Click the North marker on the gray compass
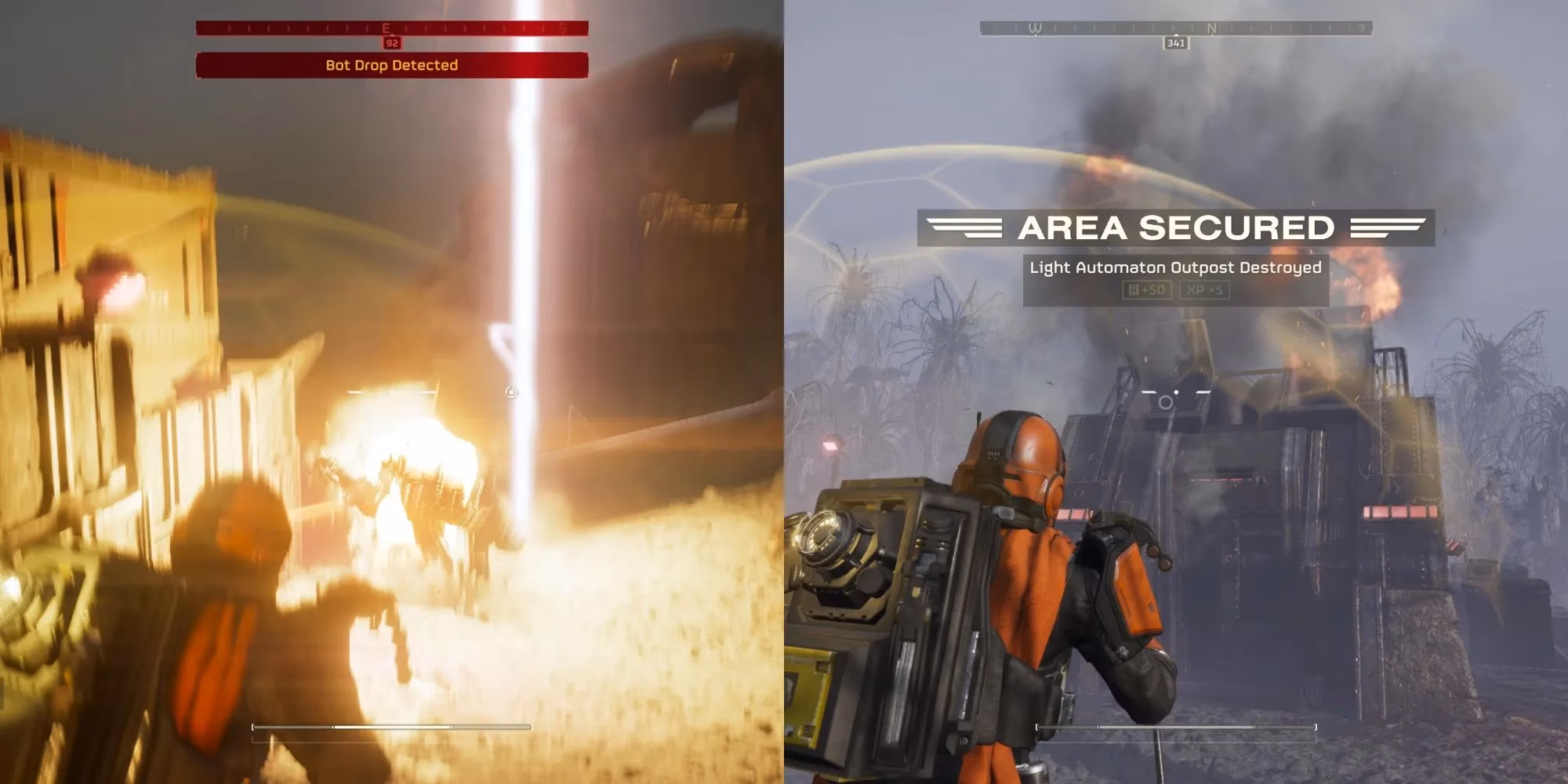 point(1212,27)
